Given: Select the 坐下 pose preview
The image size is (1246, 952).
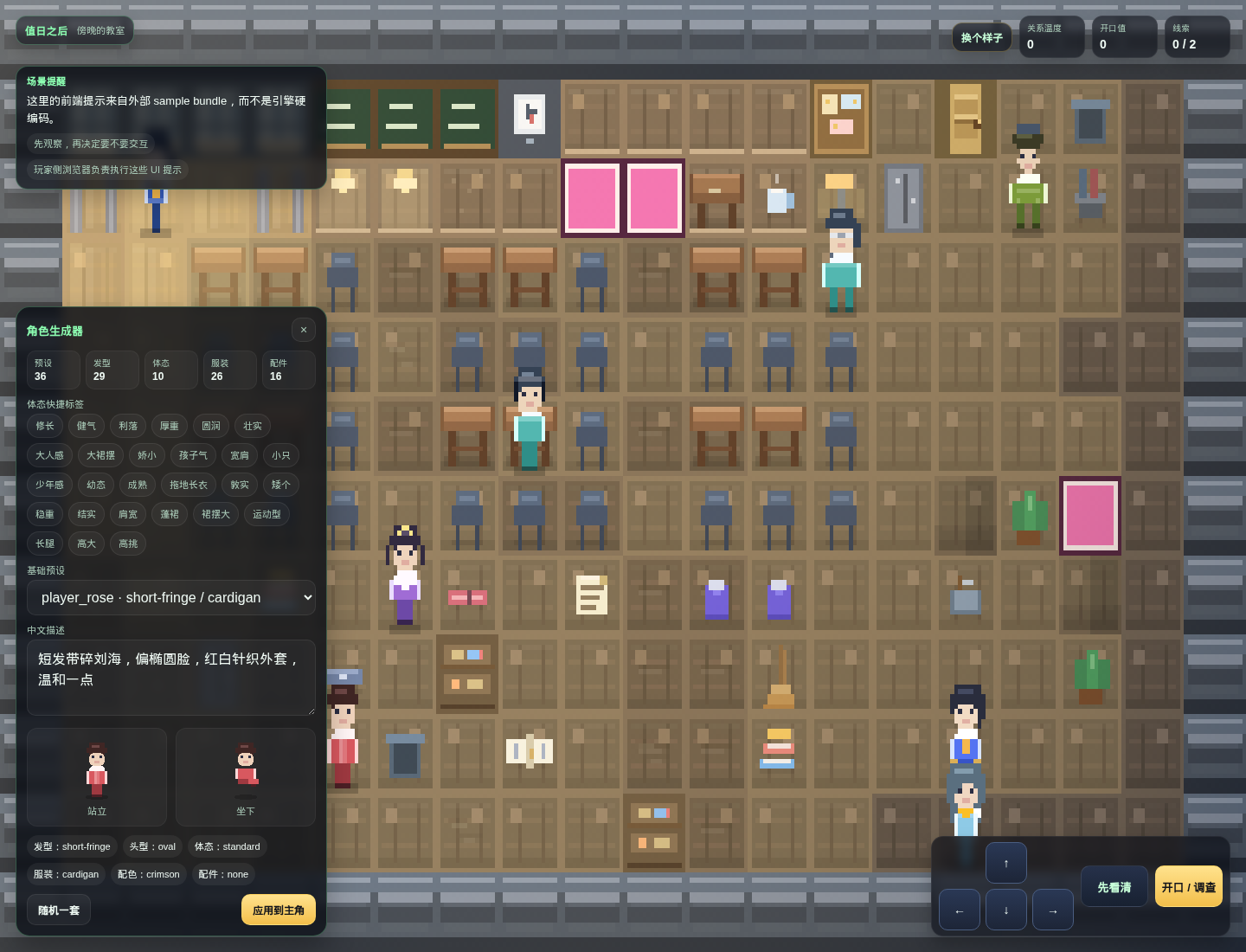Looking at the screenshot, I should point(246,777).
